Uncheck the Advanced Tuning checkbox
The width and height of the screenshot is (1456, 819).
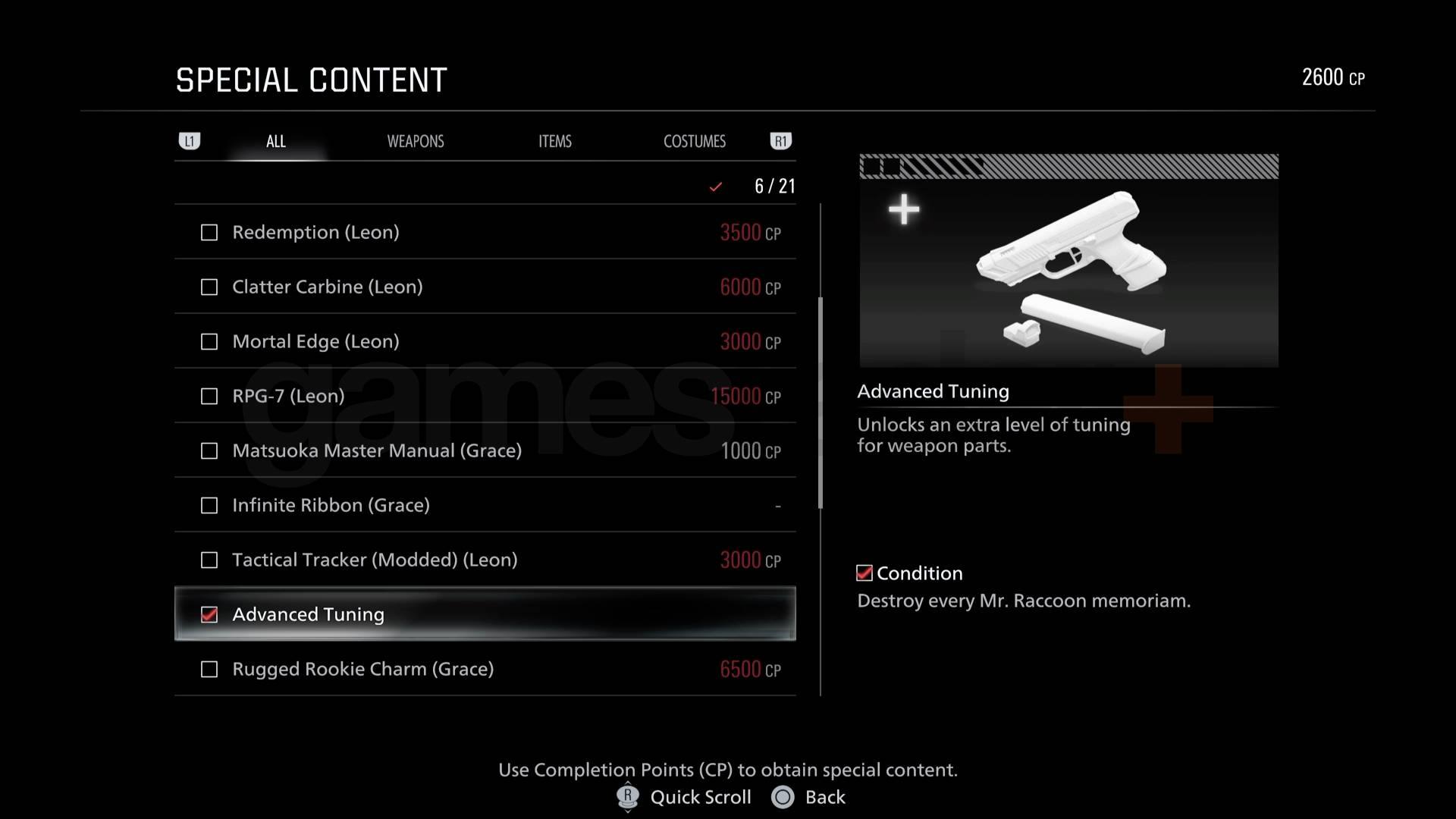tap(209, 614)
